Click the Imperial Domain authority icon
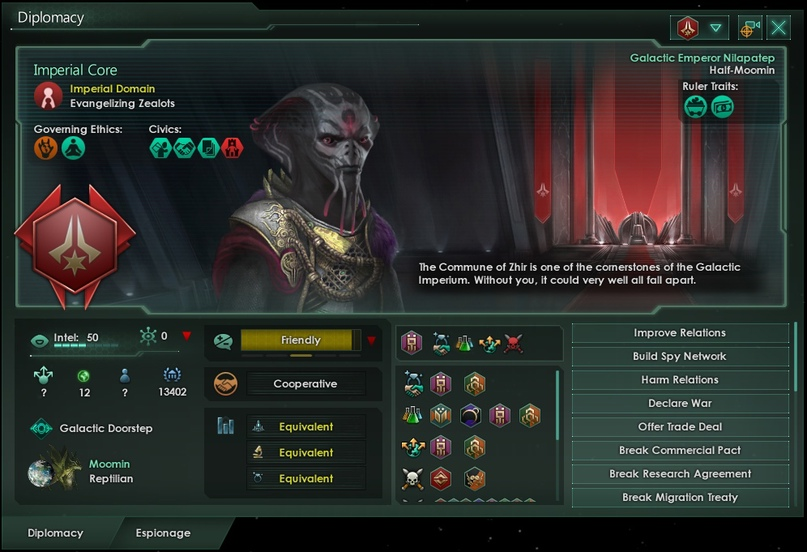Image resolution: width=807 pixels, height=552 pixels. (48, 96)
